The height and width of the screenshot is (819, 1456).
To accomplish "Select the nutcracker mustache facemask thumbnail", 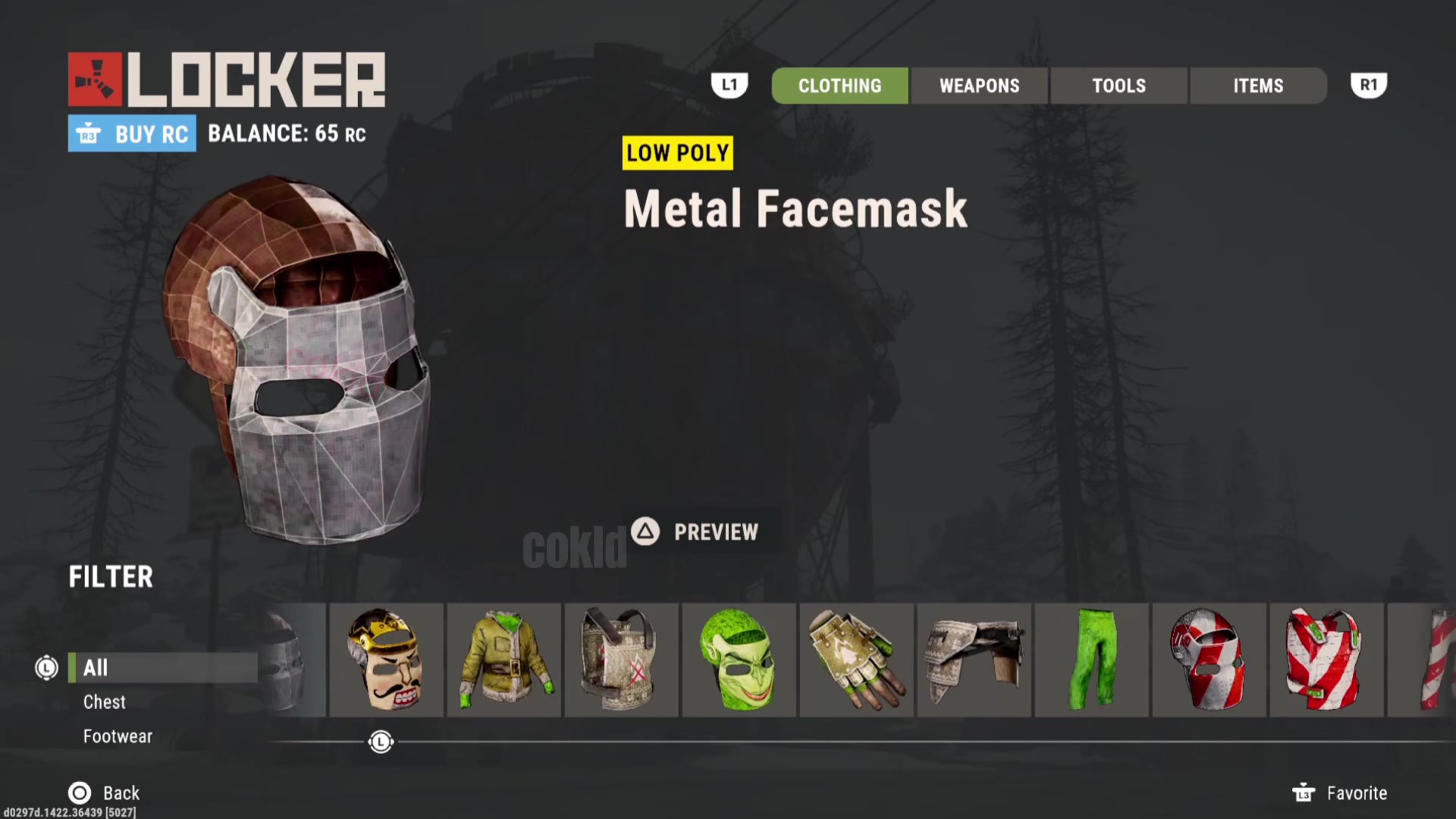I will (x=386, y=660).
